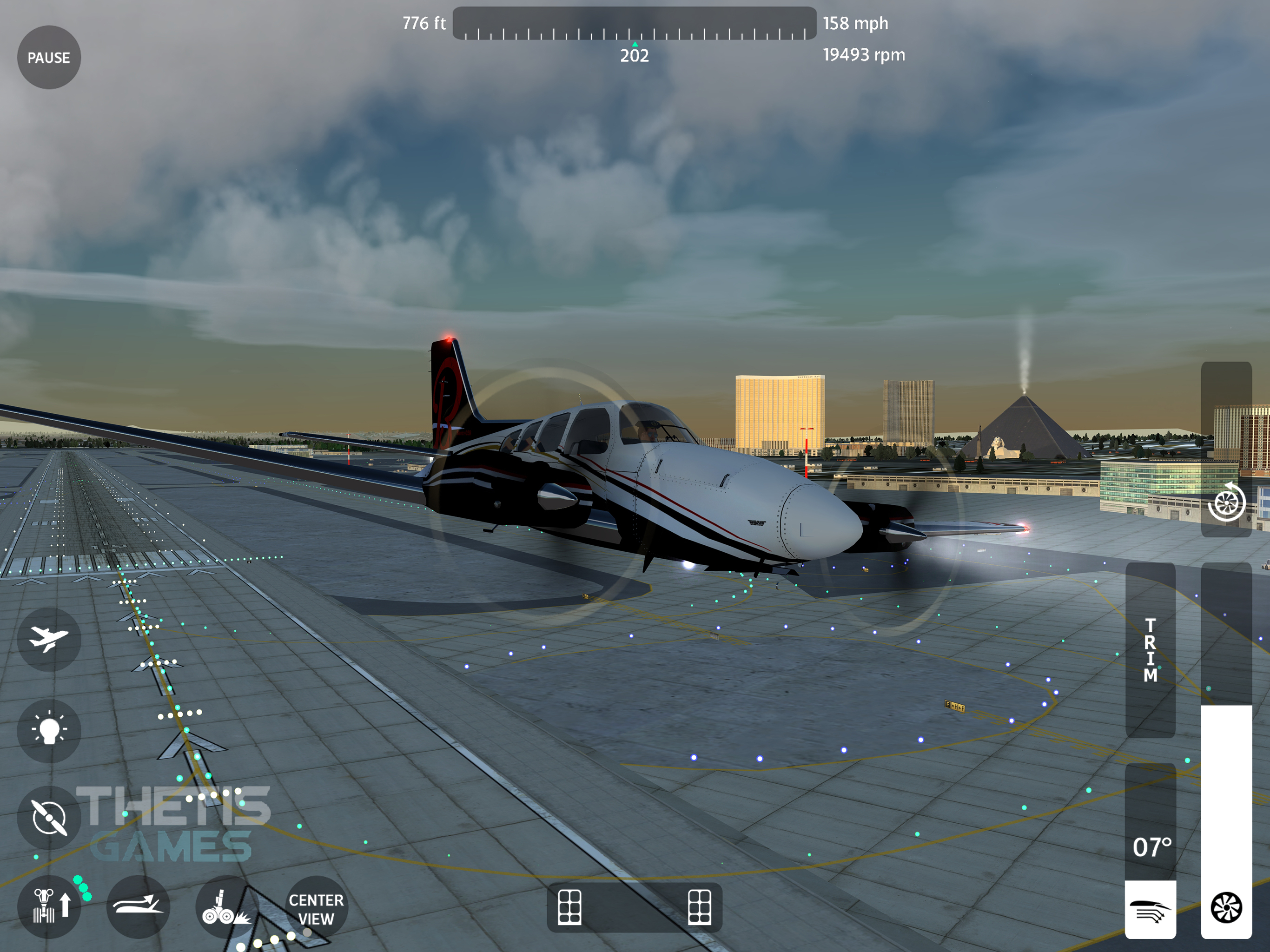
Task: Adjust the TRIM slider
Action: tap(1150, 650)
